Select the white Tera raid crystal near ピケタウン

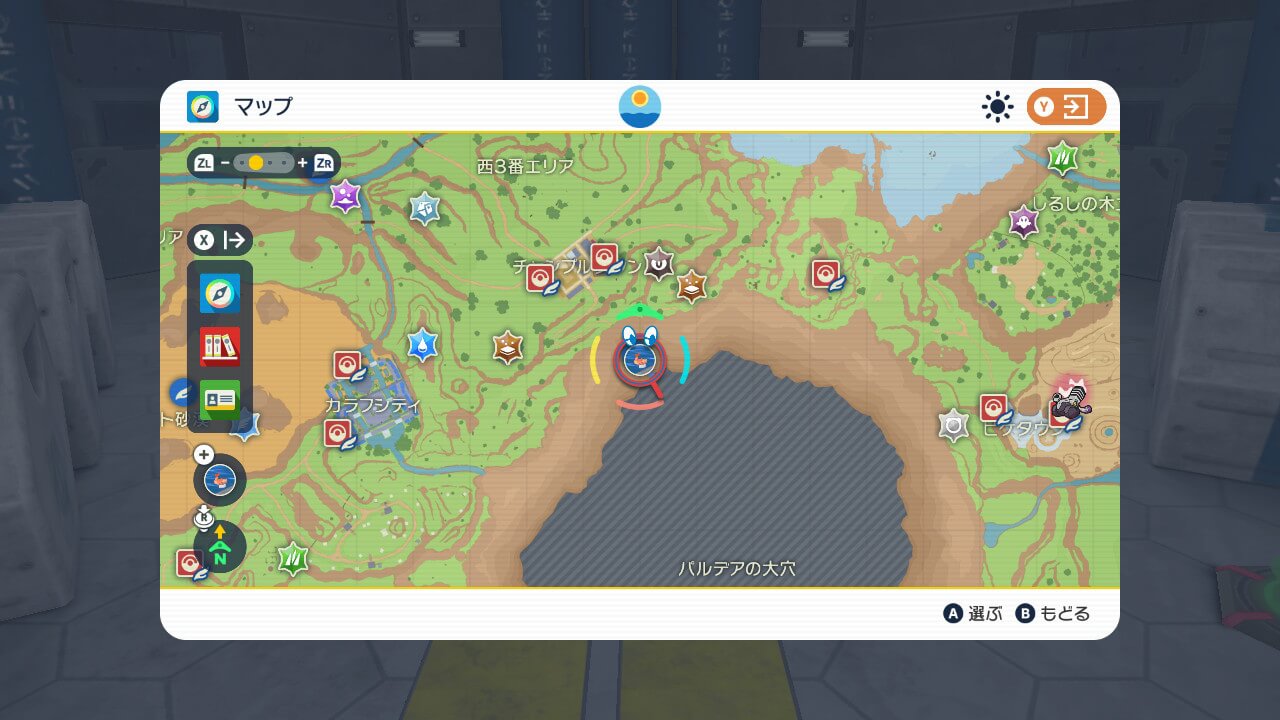954,425
